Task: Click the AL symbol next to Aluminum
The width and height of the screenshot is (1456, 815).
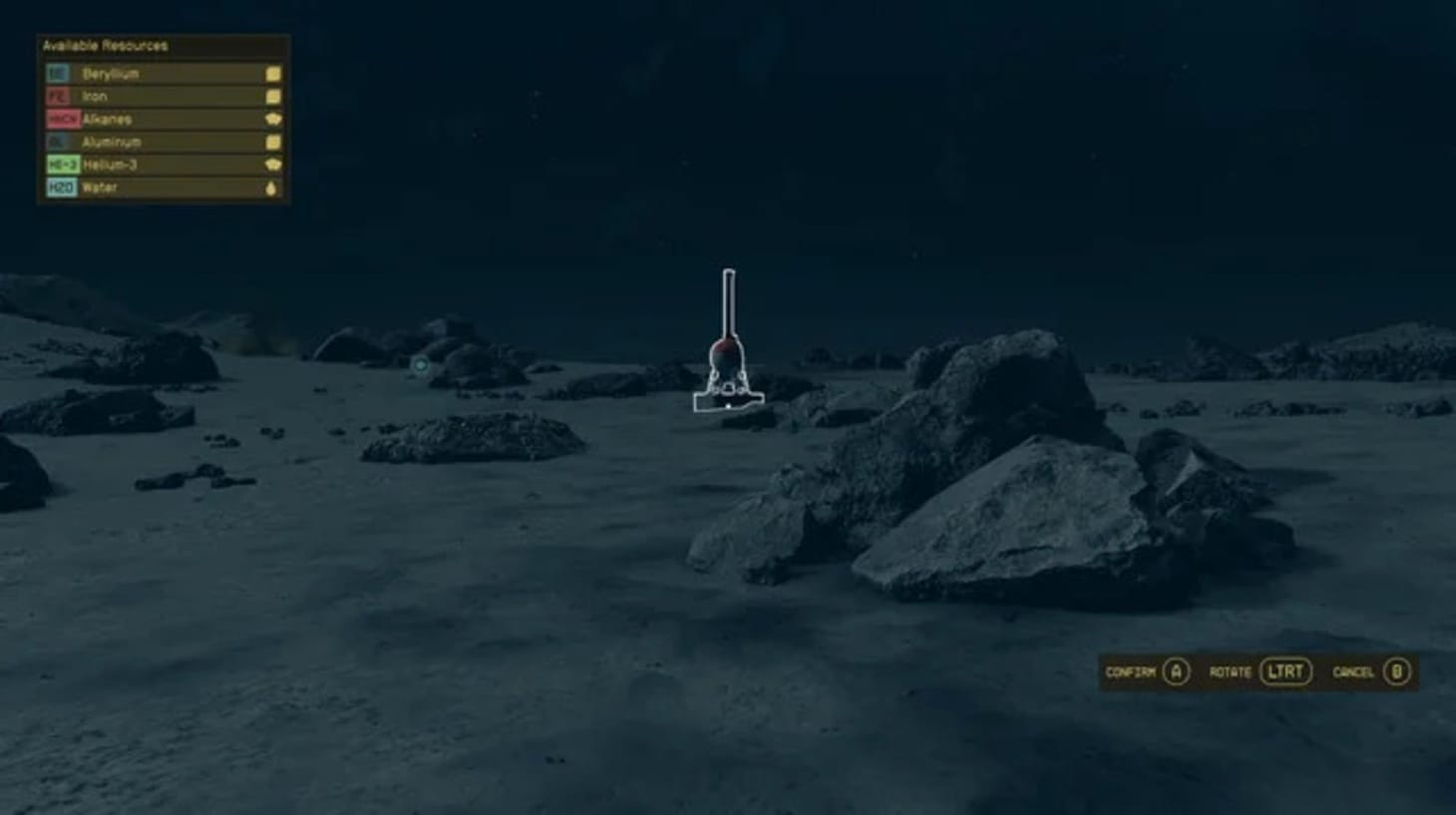Action: [x=57, y=141]
